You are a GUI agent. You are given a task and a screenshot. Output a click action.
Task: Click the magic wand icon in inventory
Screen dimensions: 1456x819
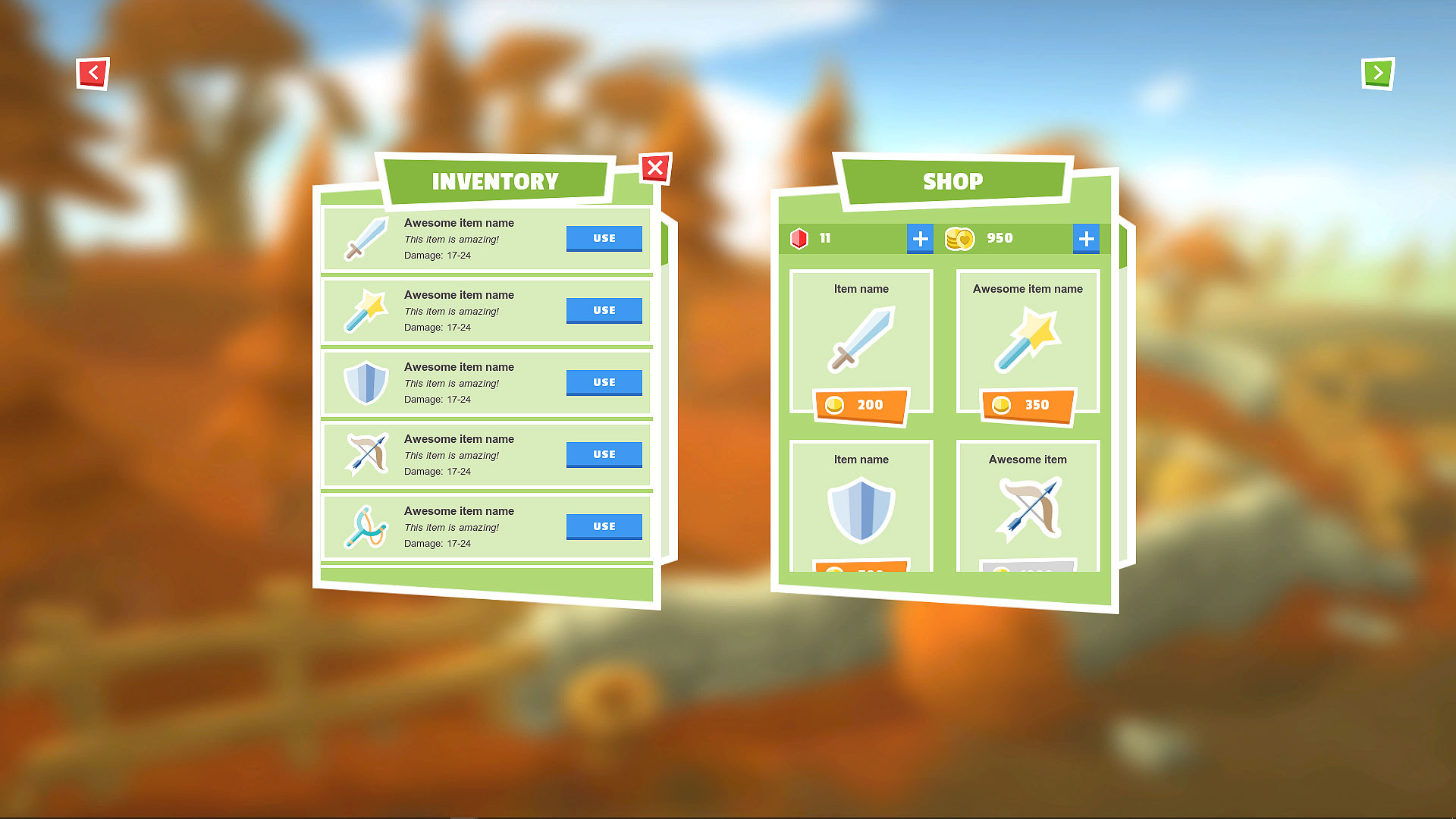365,311
